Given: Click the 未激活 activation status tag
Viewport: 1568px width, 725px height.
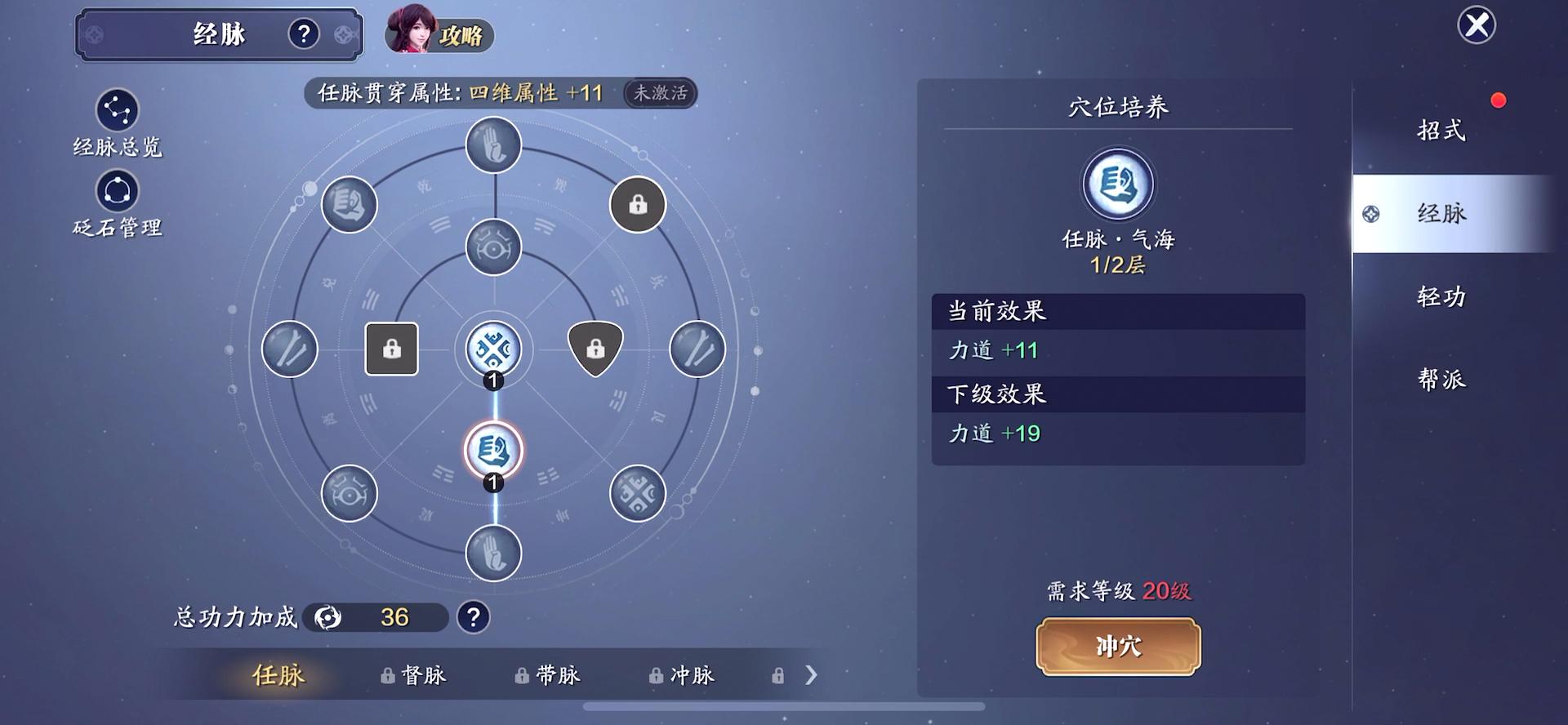Looking at the screenshot, I should (x=658, y=94).
